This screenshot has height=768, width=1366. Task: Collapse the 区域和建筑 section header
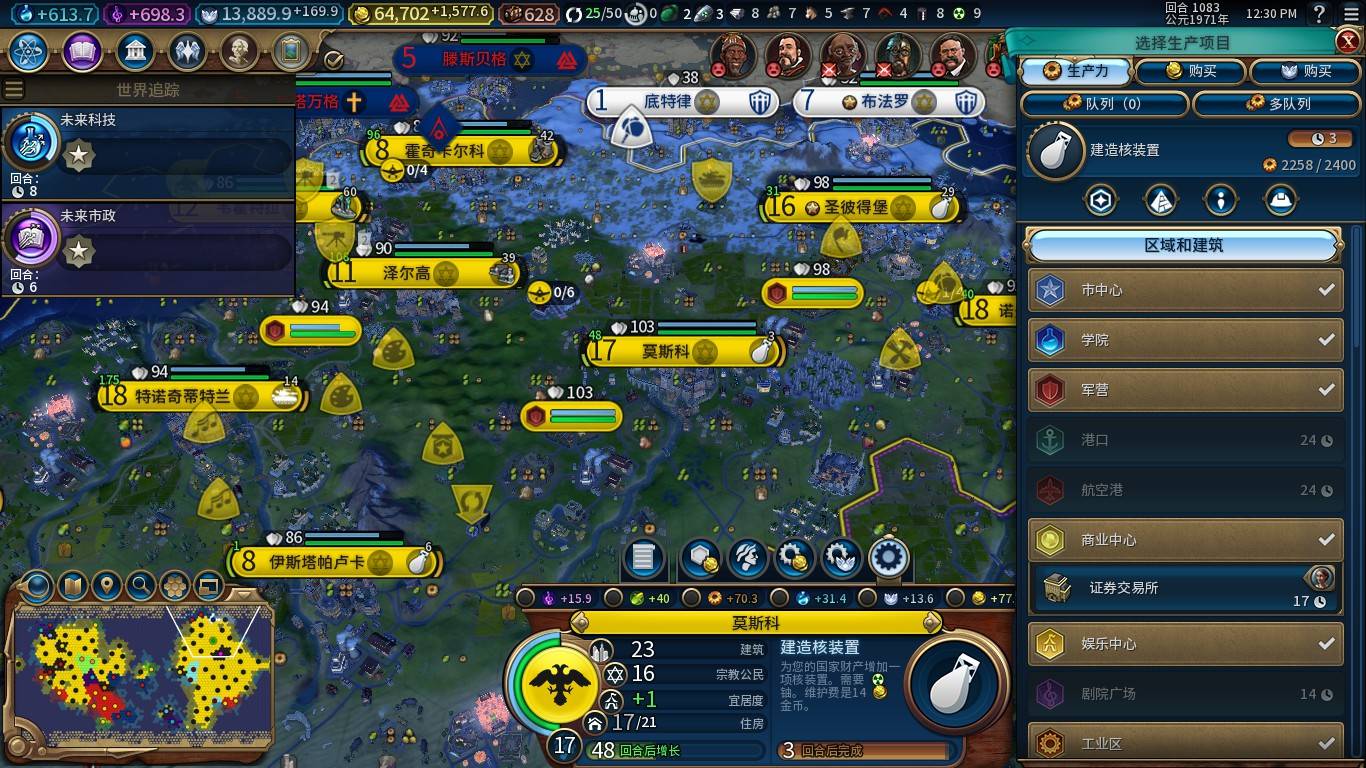(1184, 246)
